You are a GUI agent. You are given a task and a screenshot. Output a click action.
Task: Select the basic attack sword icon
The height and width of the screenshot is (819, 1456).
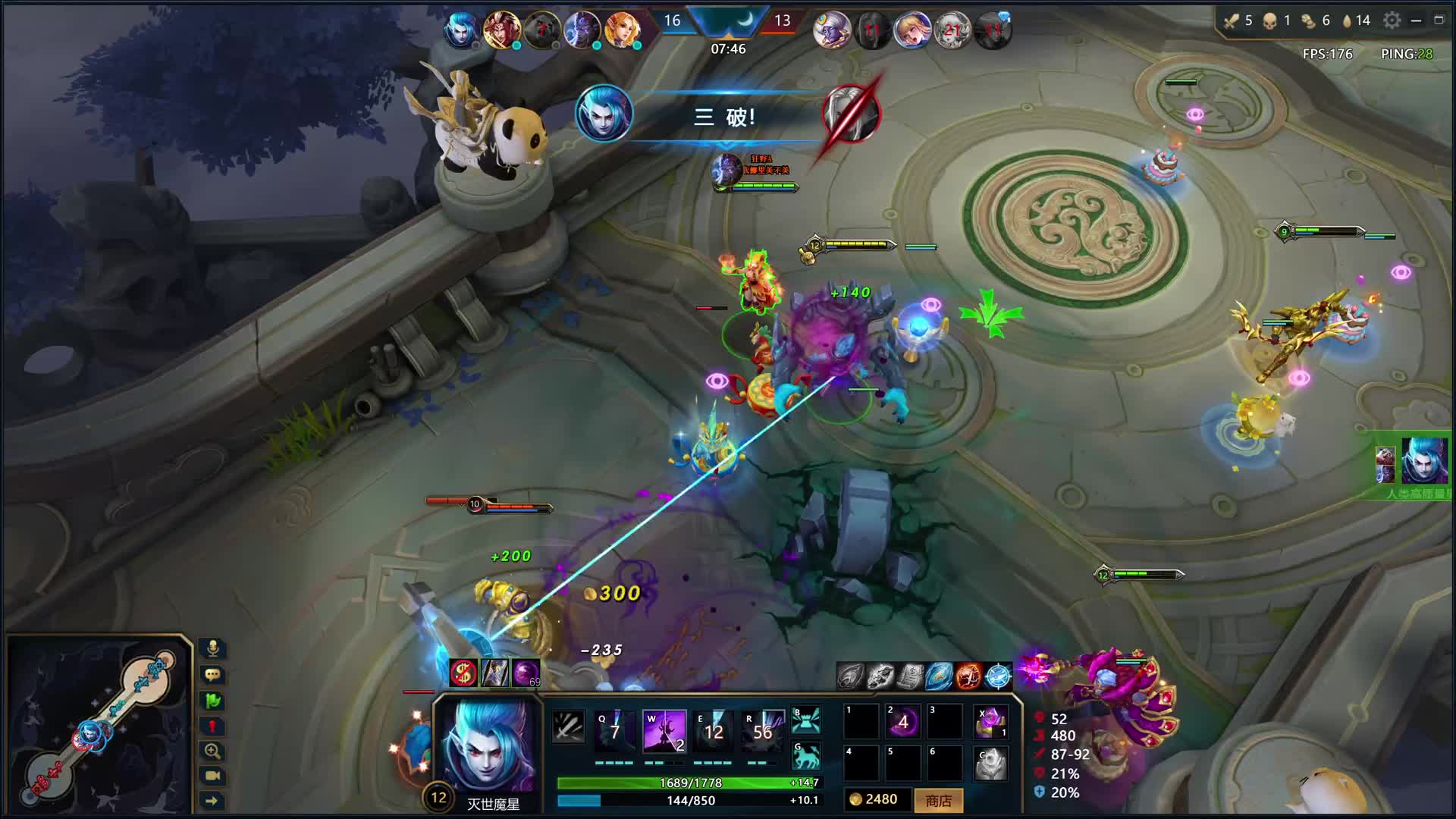pos(568,727)
